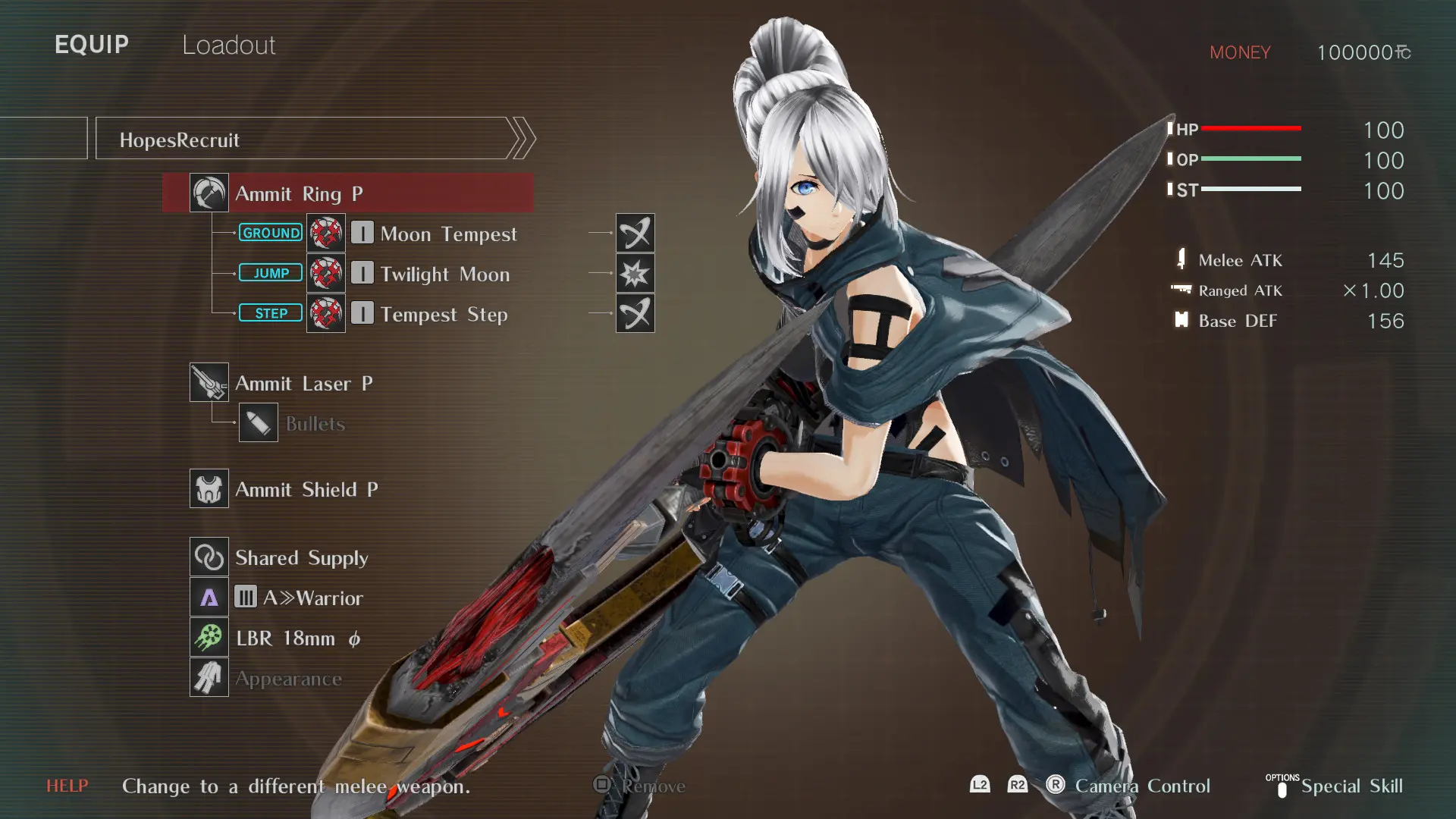
Task: Select the Twilight Moon jump burst art
Action: pos(444,274)
